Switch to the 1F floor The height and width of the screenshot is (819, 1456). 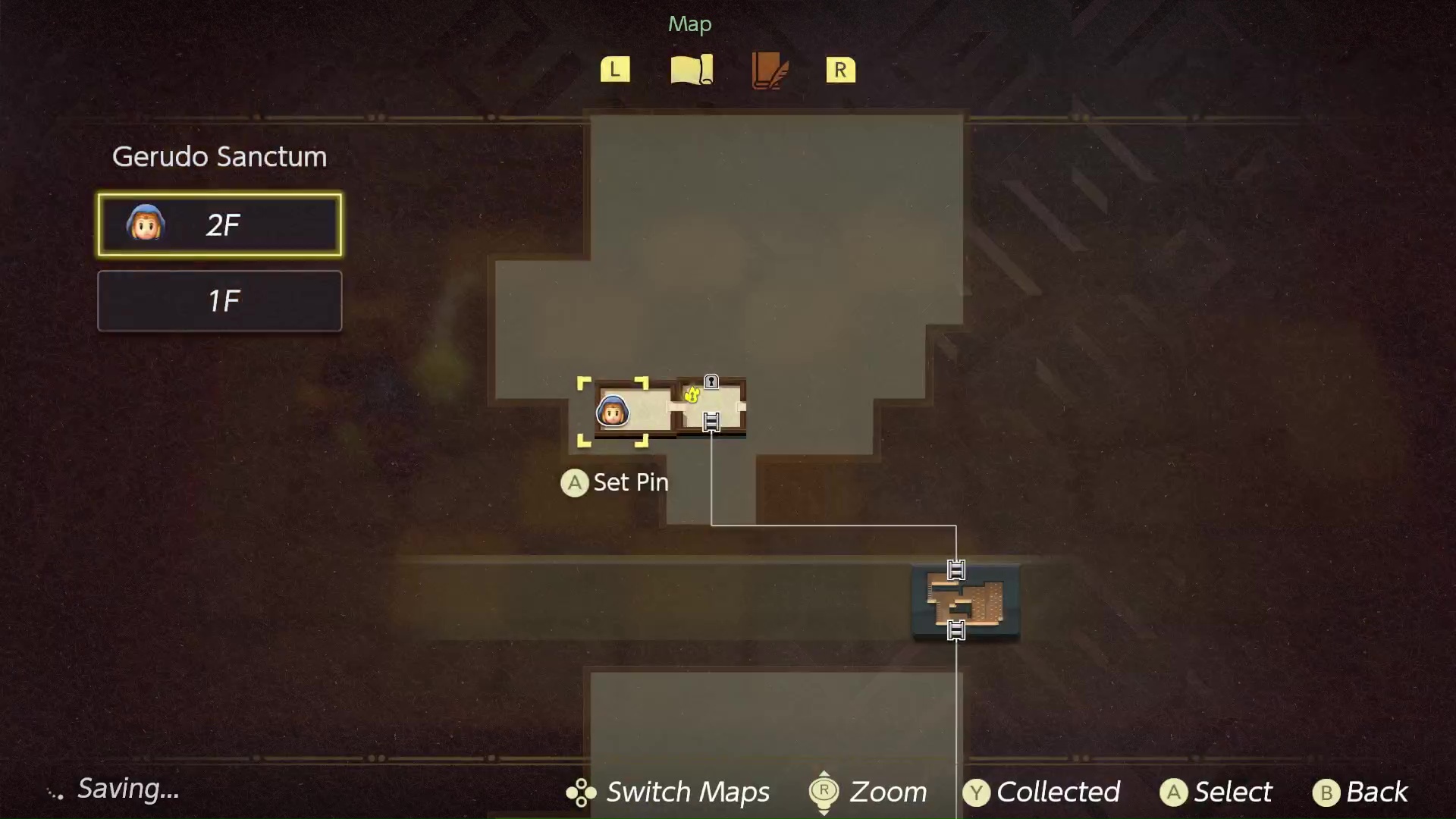(x=219, y=301)
